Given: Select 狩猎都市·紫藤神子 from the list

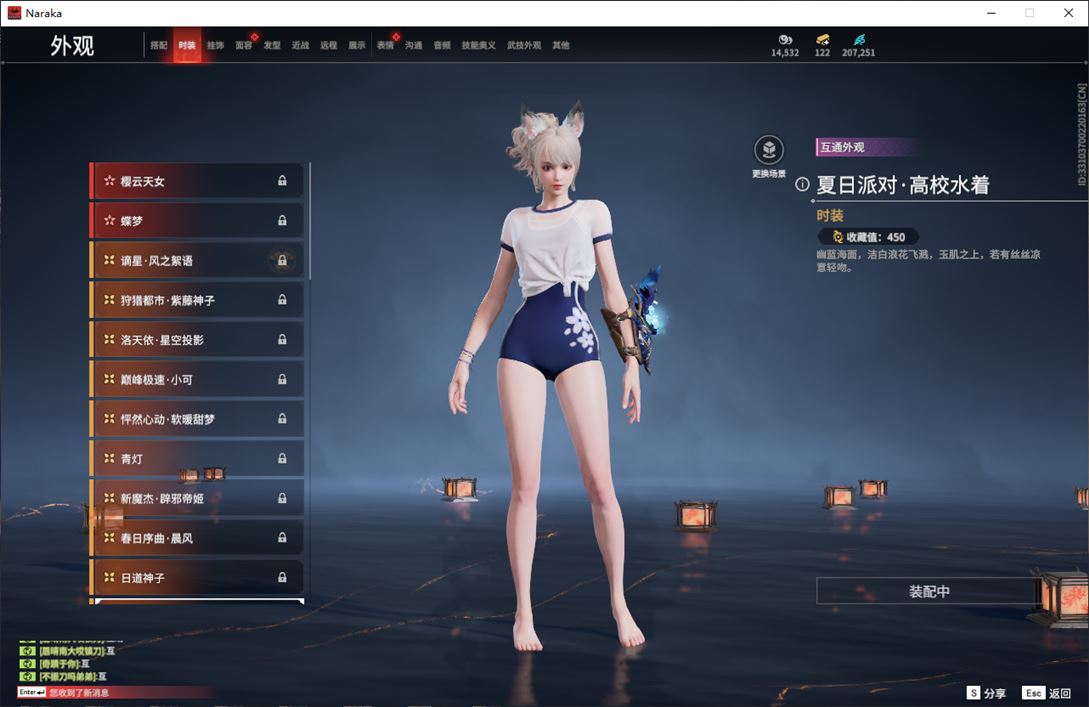Looking at the screenshot, I should pos(197,300).
